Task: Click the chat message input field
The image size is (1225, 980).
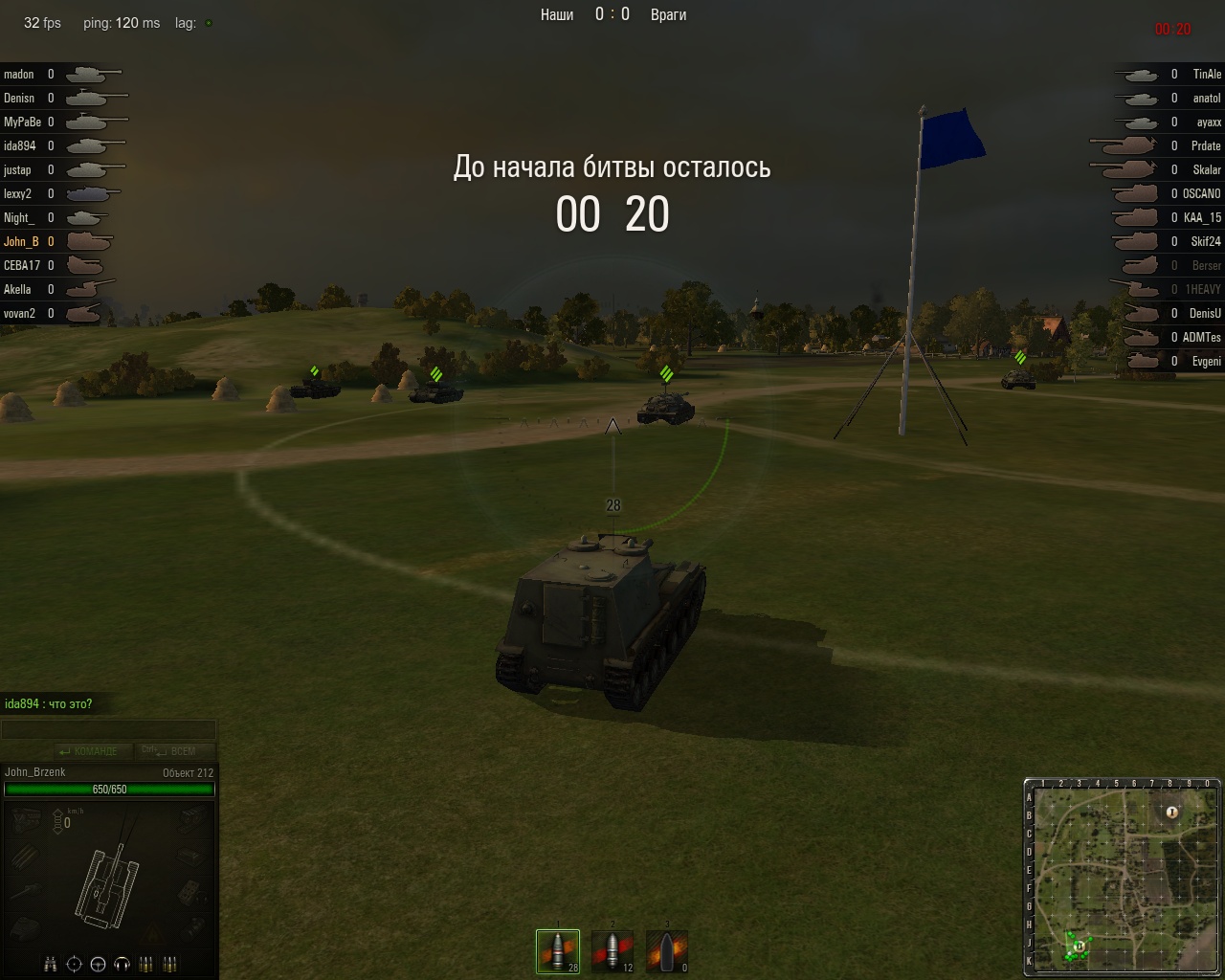Action: click(108, 730)
